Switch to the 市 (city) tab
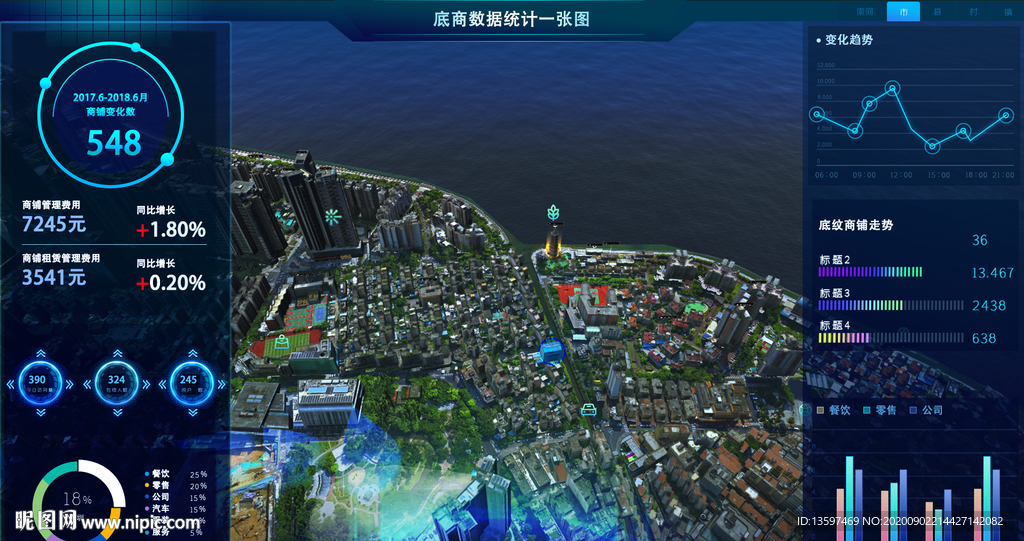1024x541 pixels. tap(903, 12)
